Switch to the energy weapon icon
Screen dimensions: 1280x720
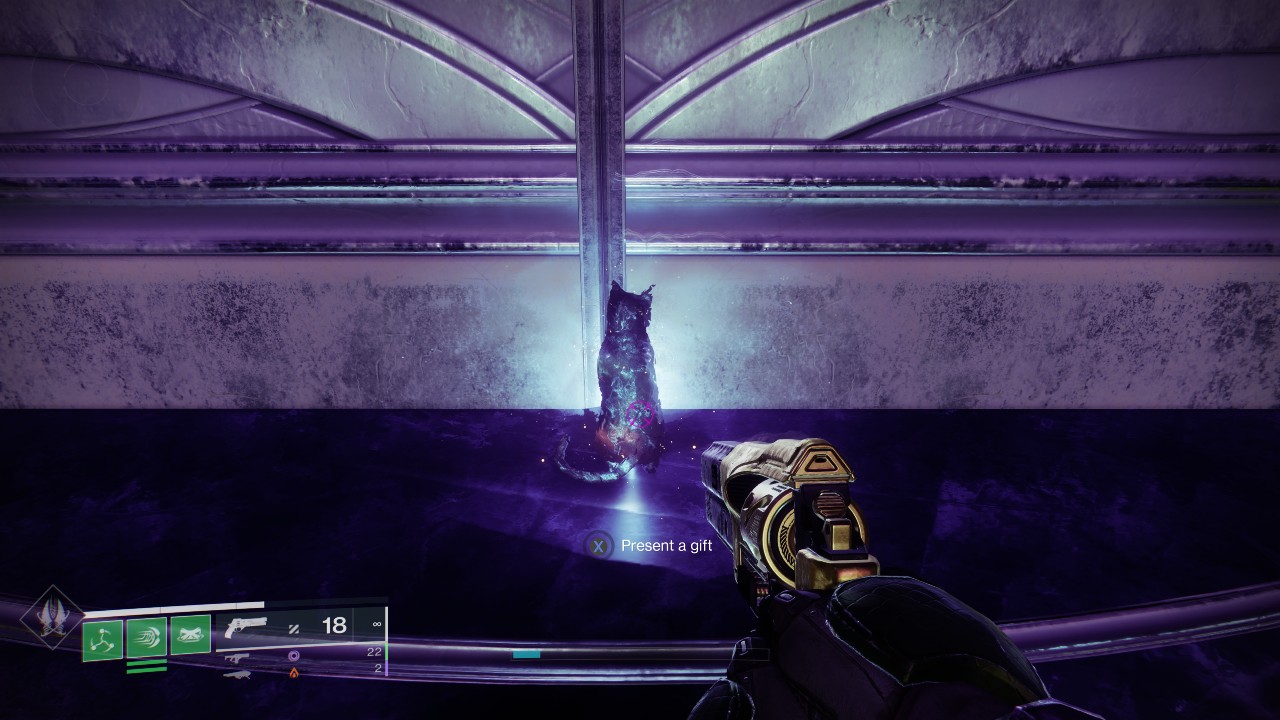tap(237, 657)
